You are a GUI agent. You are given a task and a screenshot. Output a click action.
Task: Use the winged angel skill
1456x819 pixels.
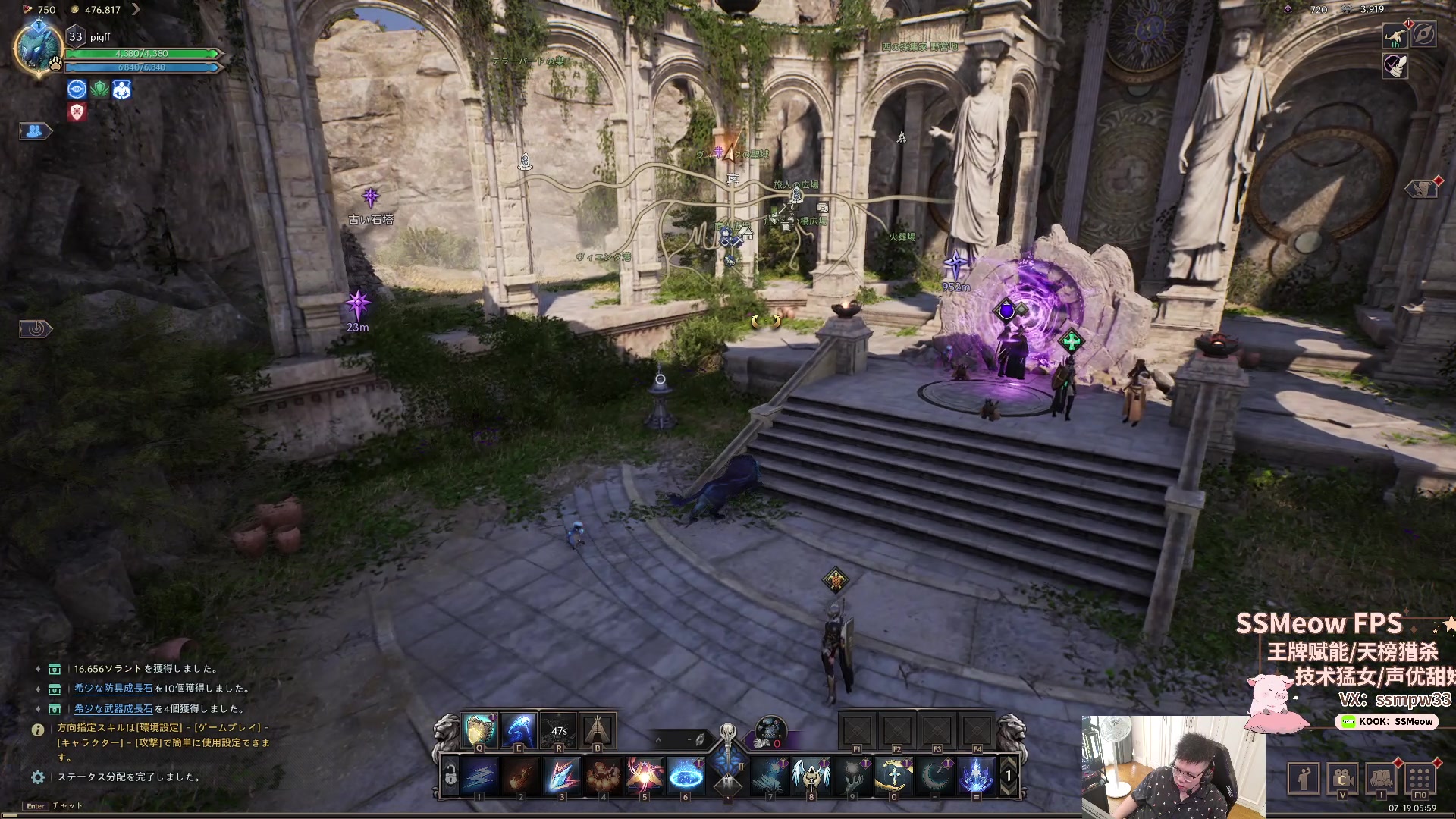811,775
